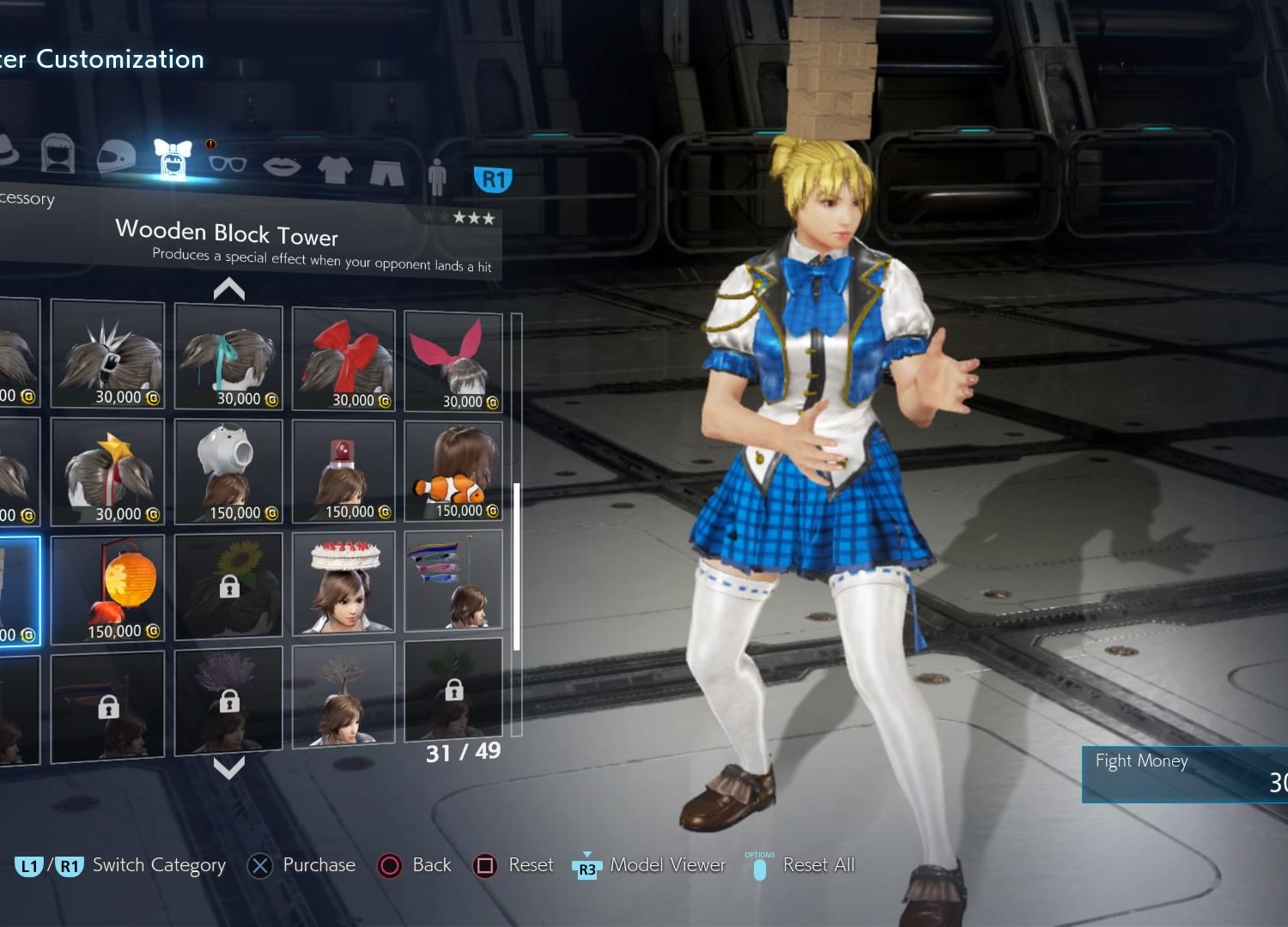Select the red bow hair accessory
The image size is (1288, 927).
coord(343,360)
